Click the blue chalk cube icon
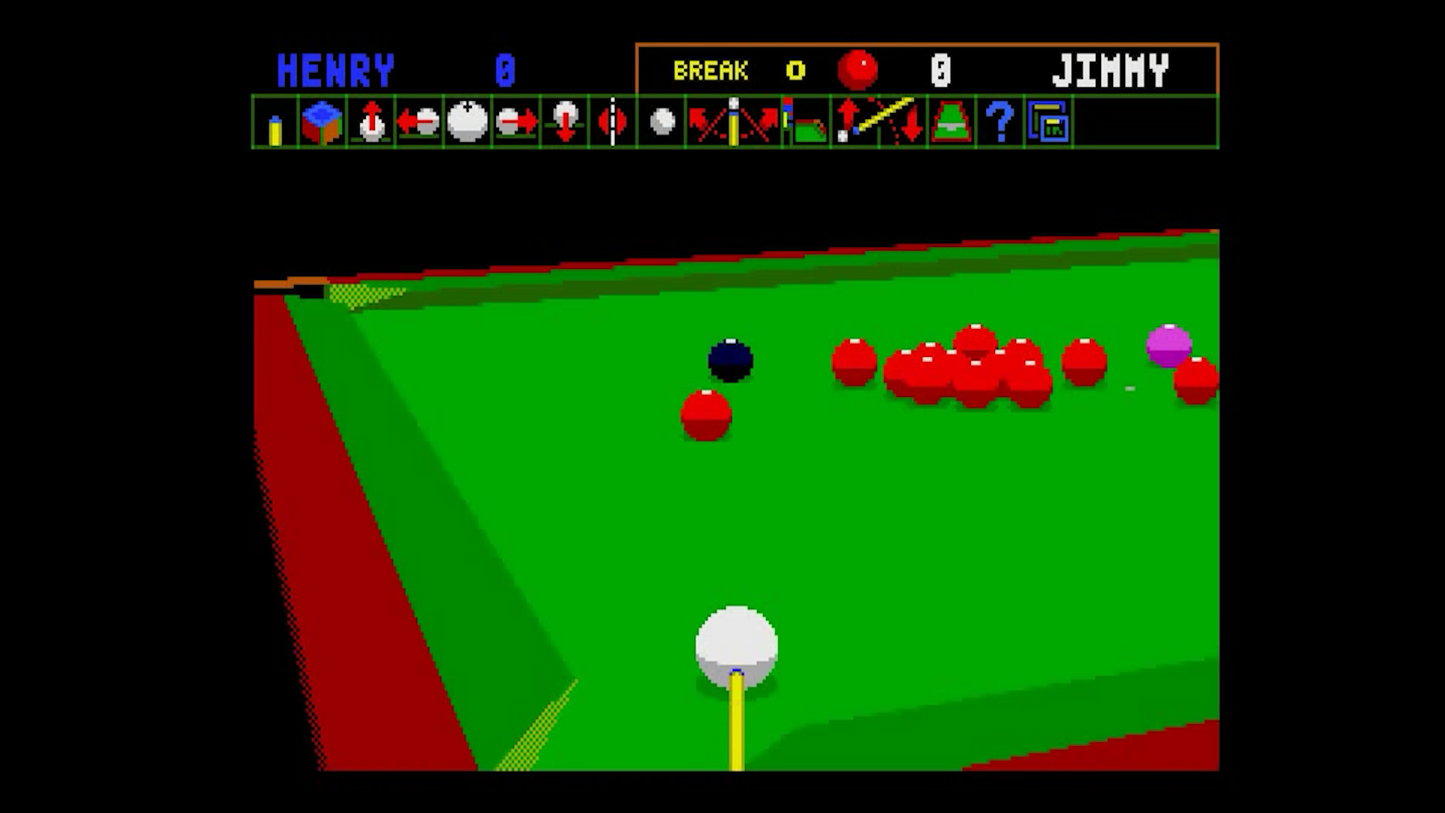1445x813 pixels. [322, 122]
